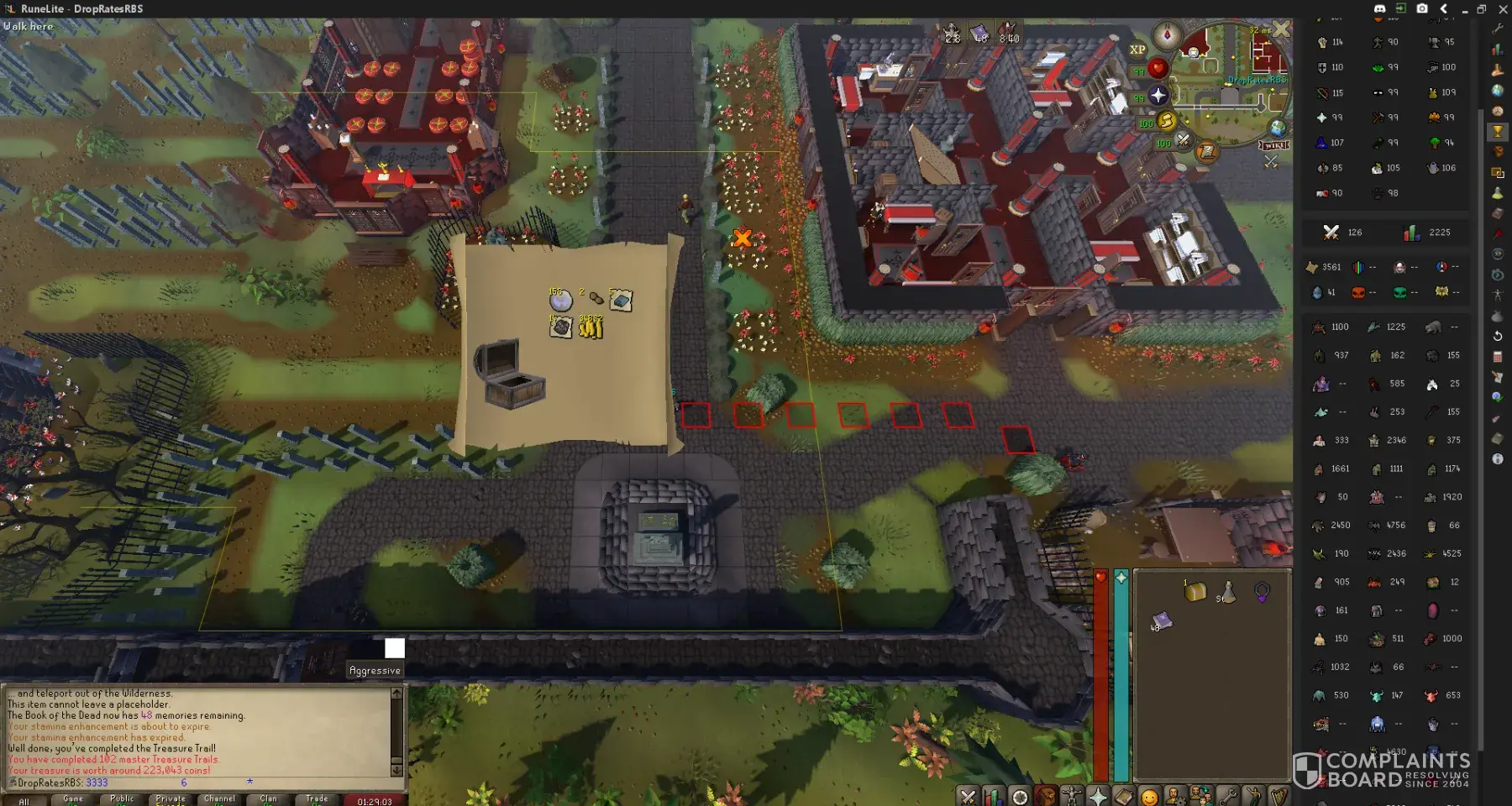Viewport: 1512px width, 806px height.
Task: Select the Clan chat tab
Action: pyautogui.click(x=268, y=799)
